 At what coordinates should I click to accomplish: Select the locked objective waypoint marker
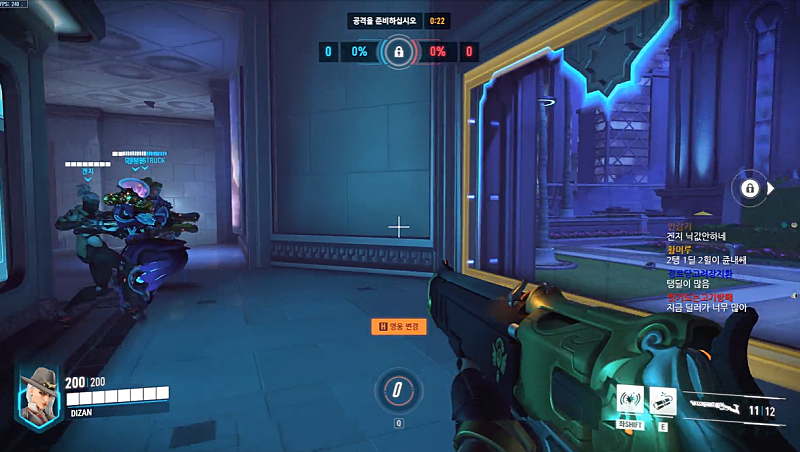pyautogui.click(x=747, y=187)
